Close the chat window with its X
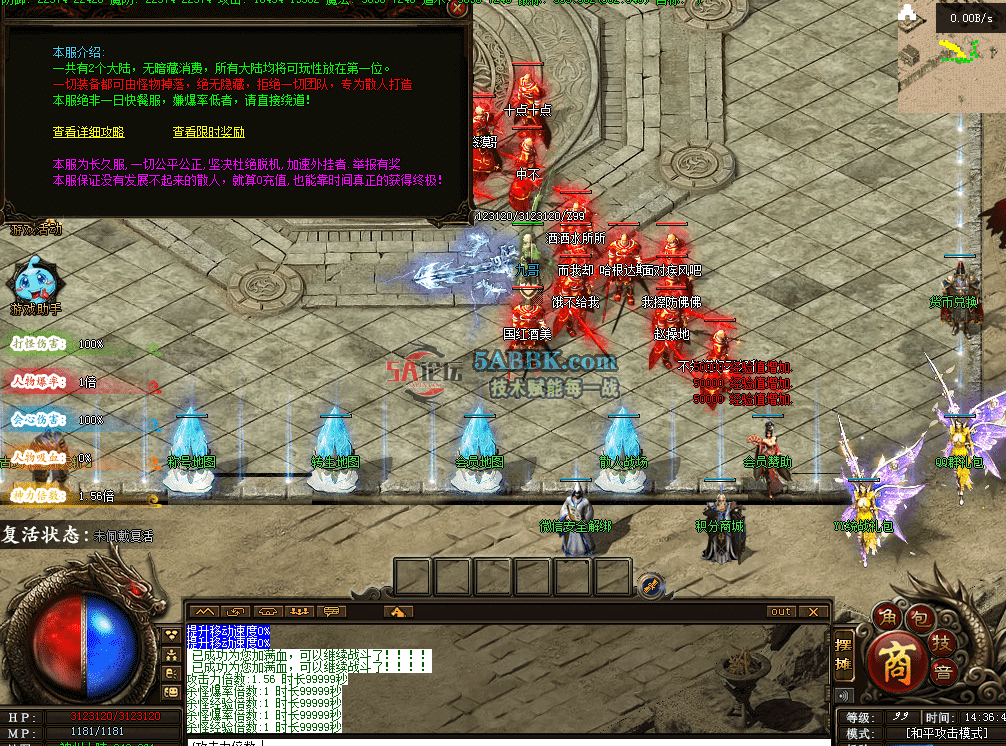 point(813,612)
